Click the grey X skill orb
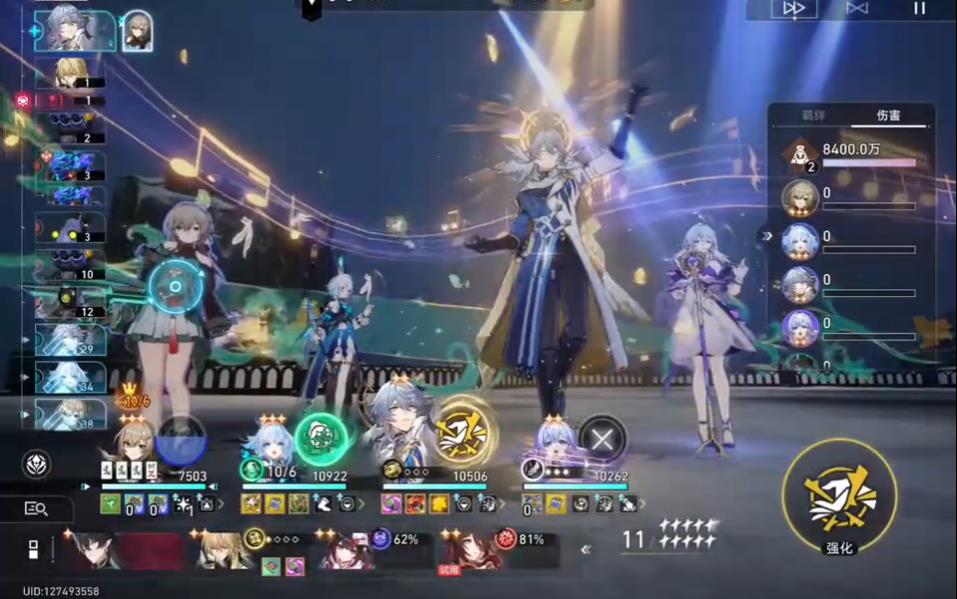 coord(602,438)
